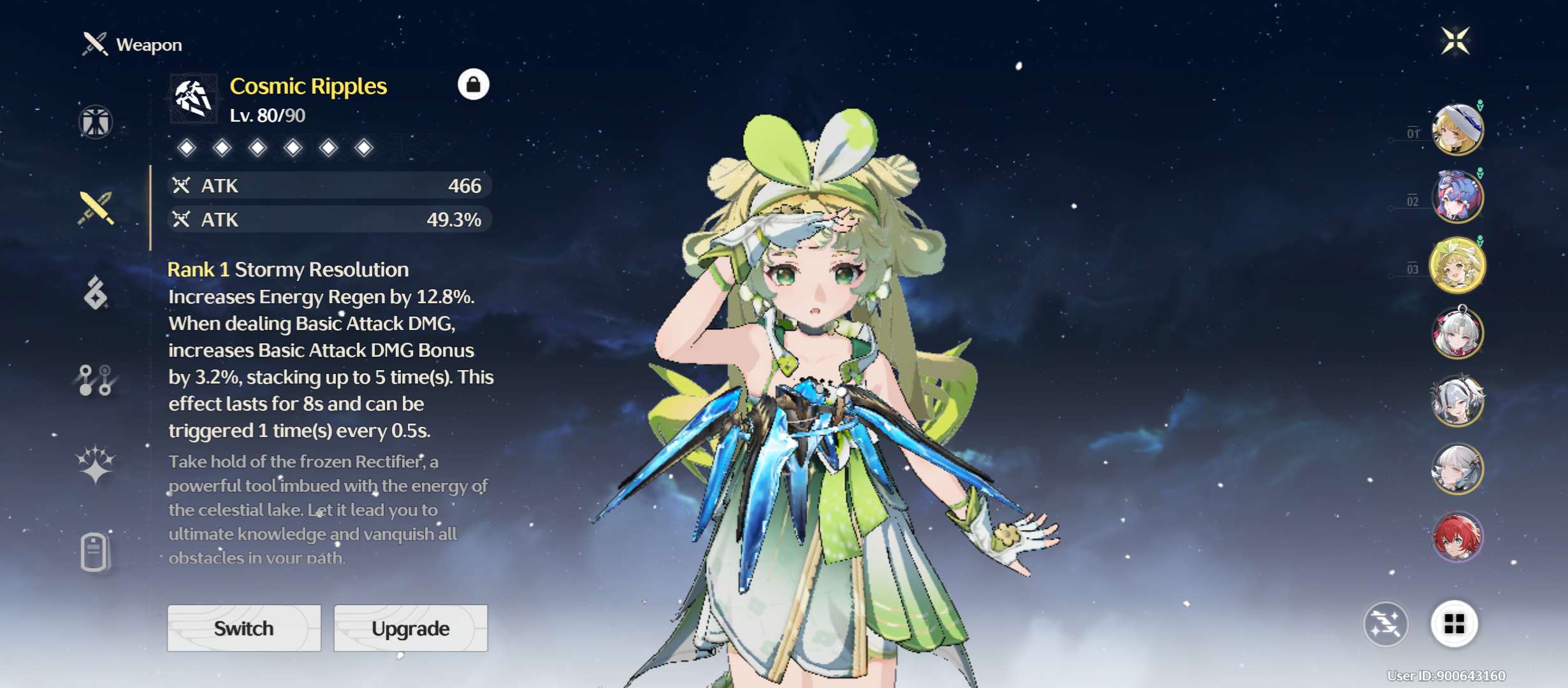Switch the equipped weapon
This screenshot has height=688, width=1568.
[244, 628]
